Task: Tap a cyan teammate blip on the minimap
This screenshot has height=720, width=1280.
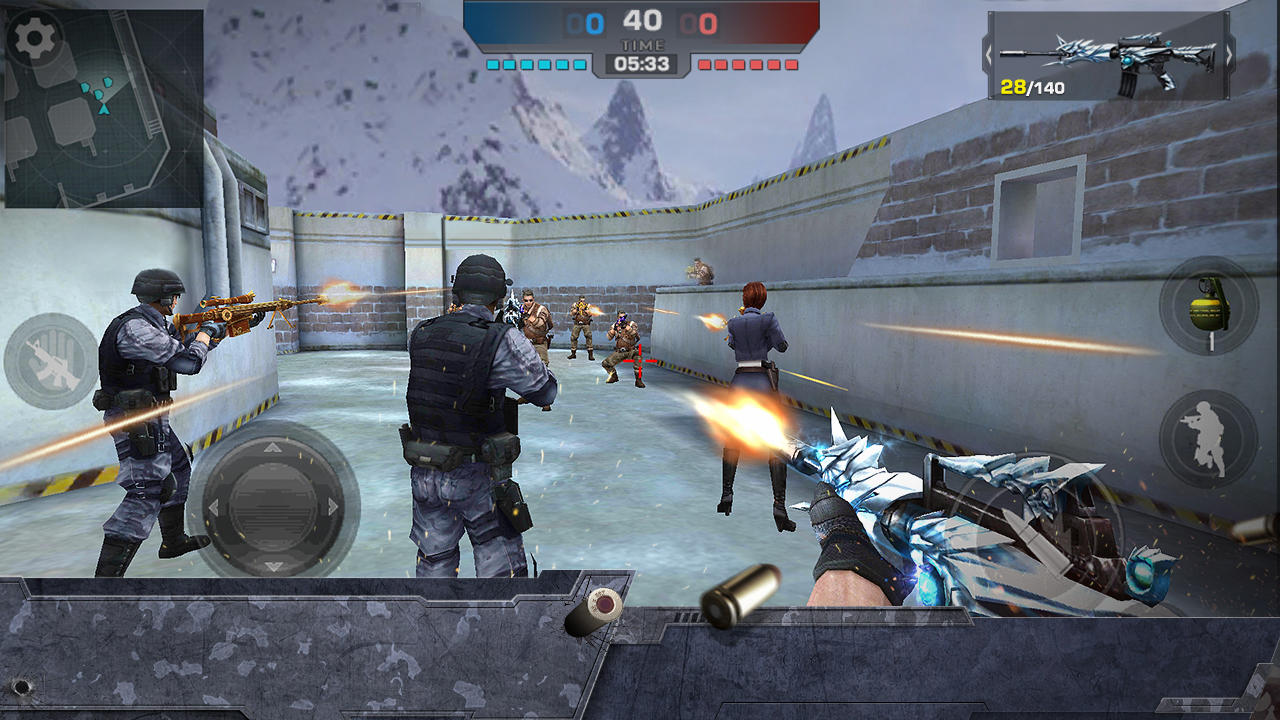Action: [86, 88]
